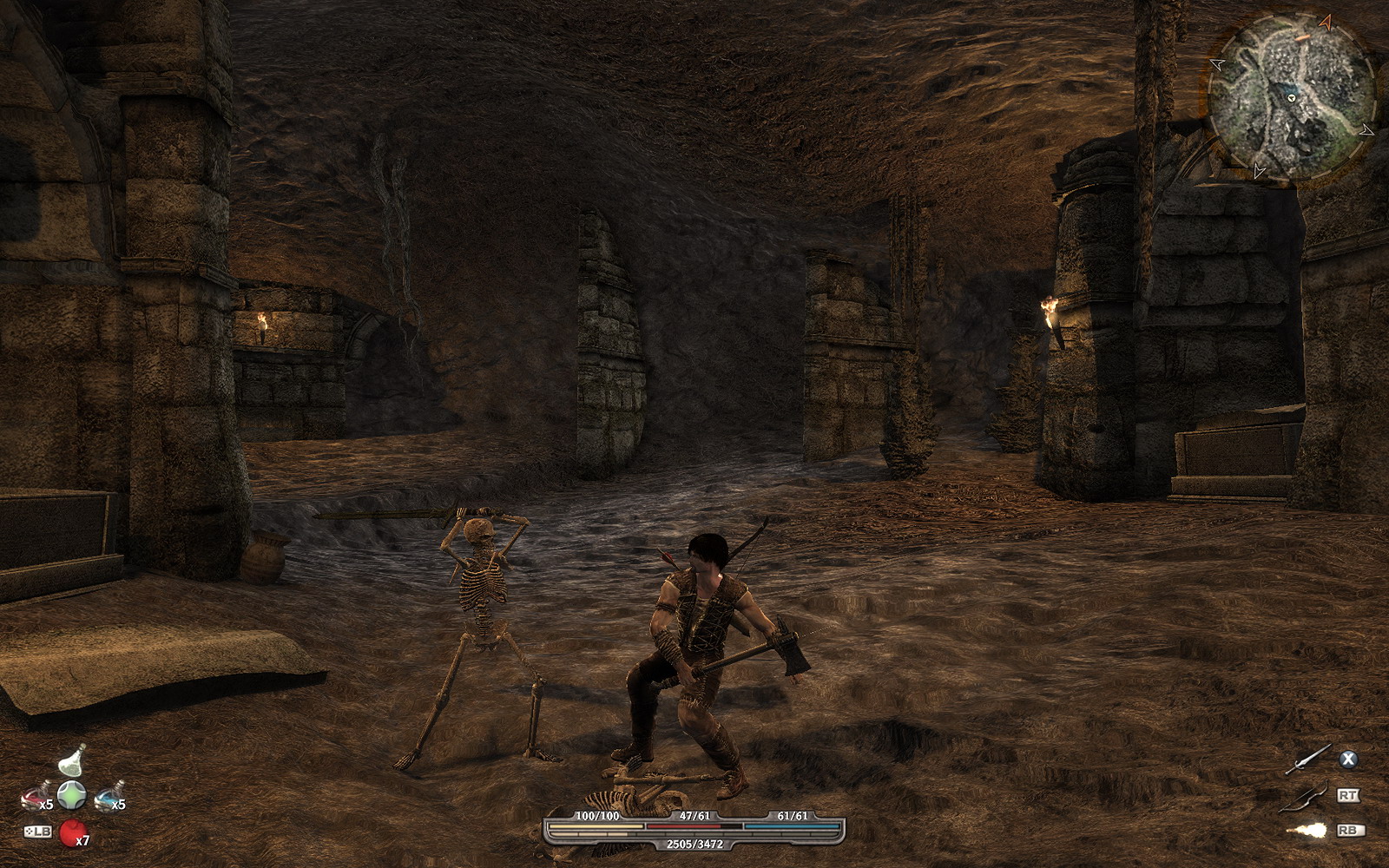Select the sword melee attack icon
The height and width of the screenshot is (868, 1389).
pos(1308,759)
